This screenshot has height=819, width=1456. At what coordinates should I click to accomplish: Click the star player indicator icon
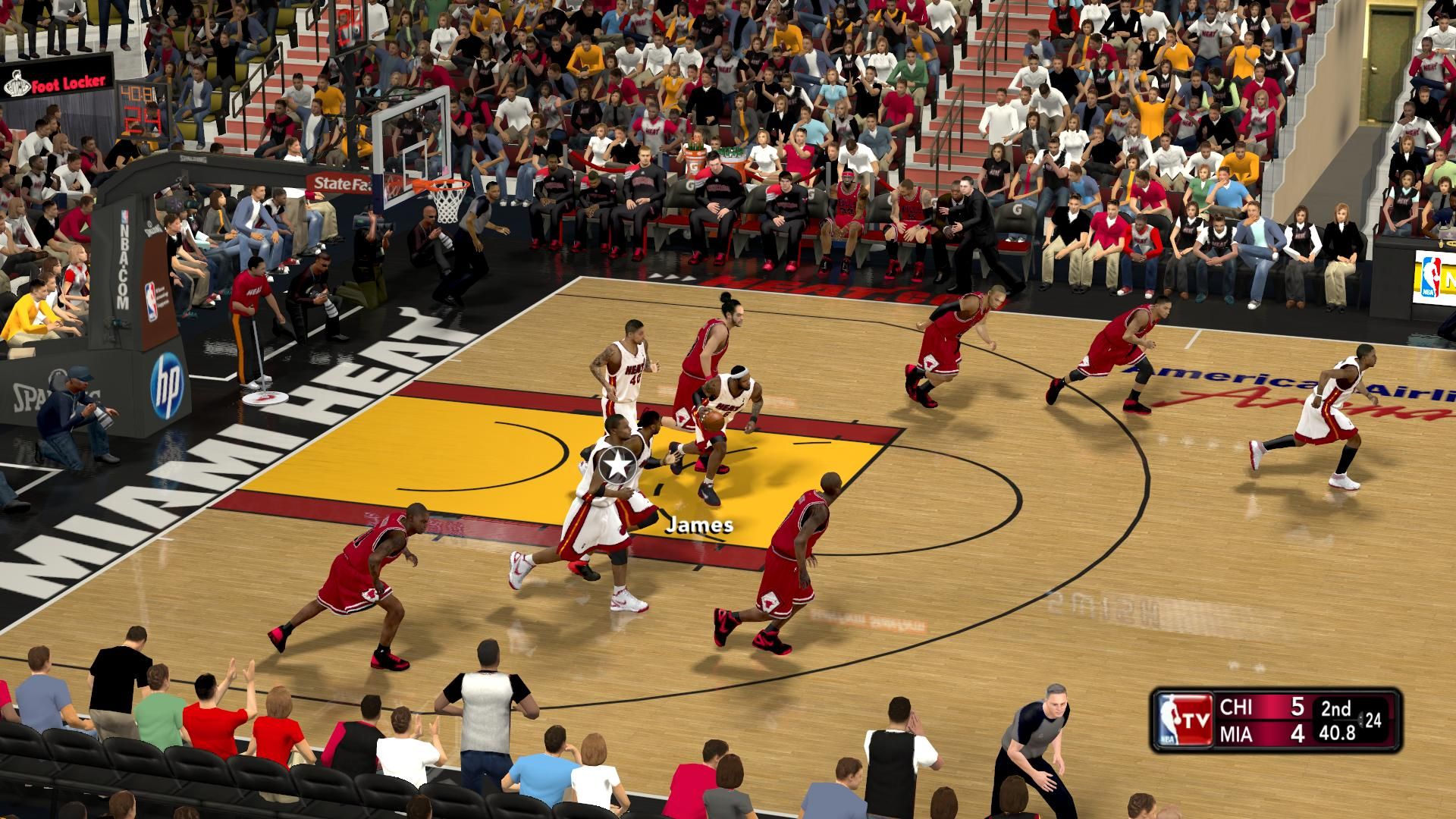point(618,464)
